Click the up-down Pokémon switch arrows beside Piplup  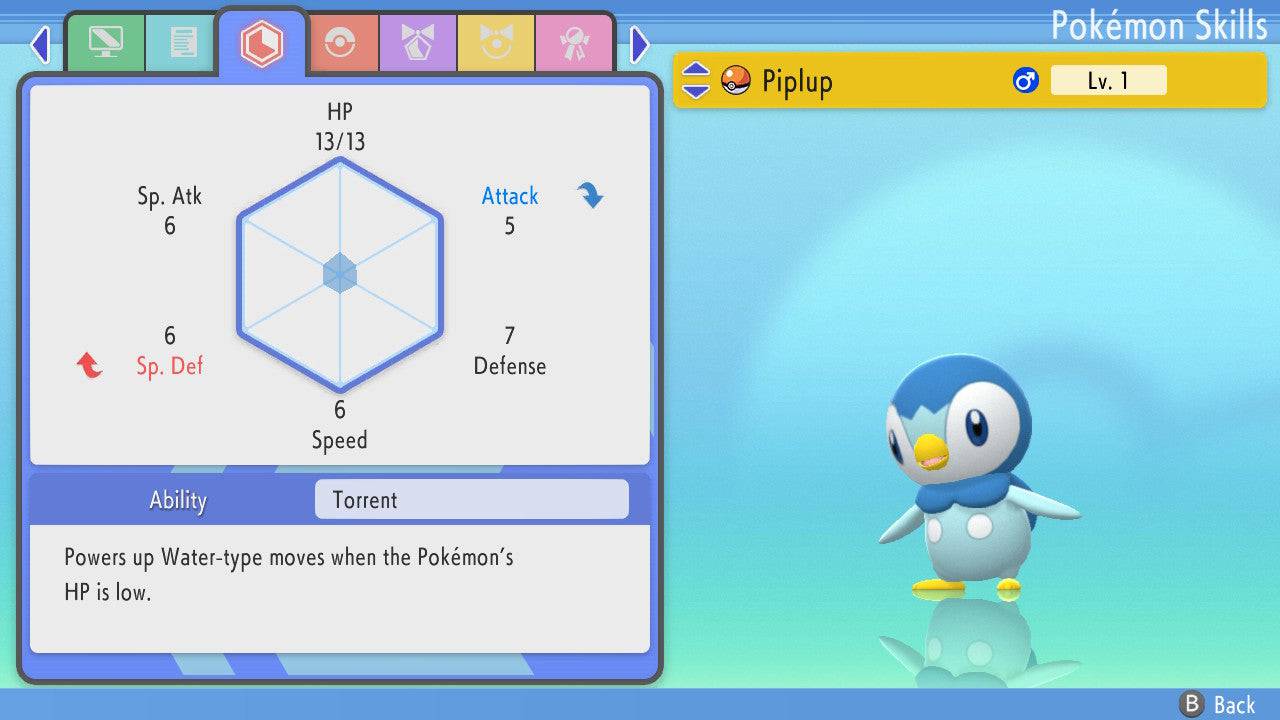pyautogui.click(x=695, y=80)
